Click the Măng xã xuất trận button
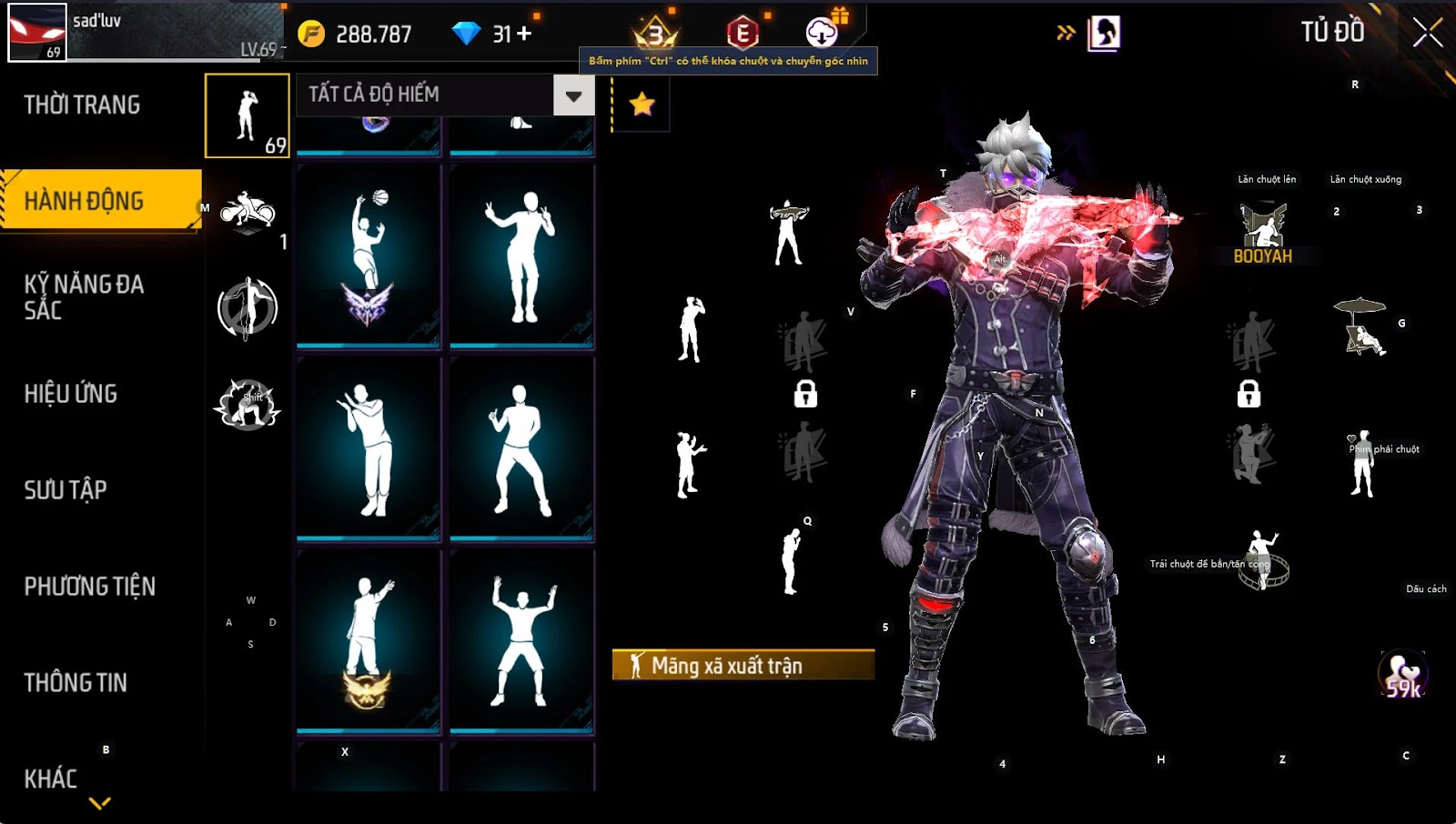Viewport: 1456px width, 824px height. pyautogui.click(x=743, y=665)
